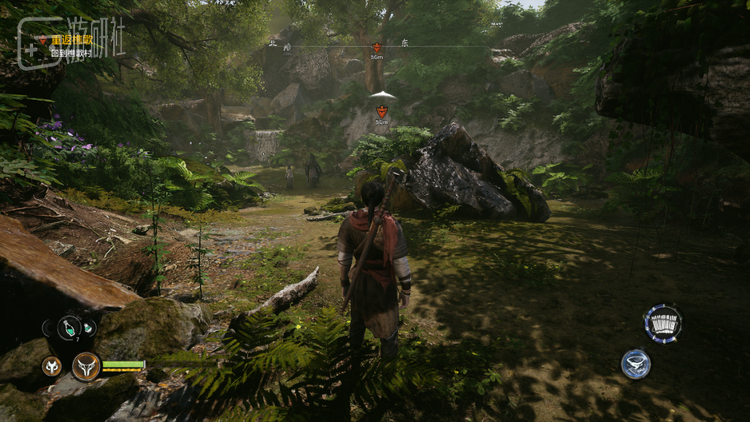Screen dimensions: 750x422
Task: Select the large green potion flask slot
Action: point(69,327)
